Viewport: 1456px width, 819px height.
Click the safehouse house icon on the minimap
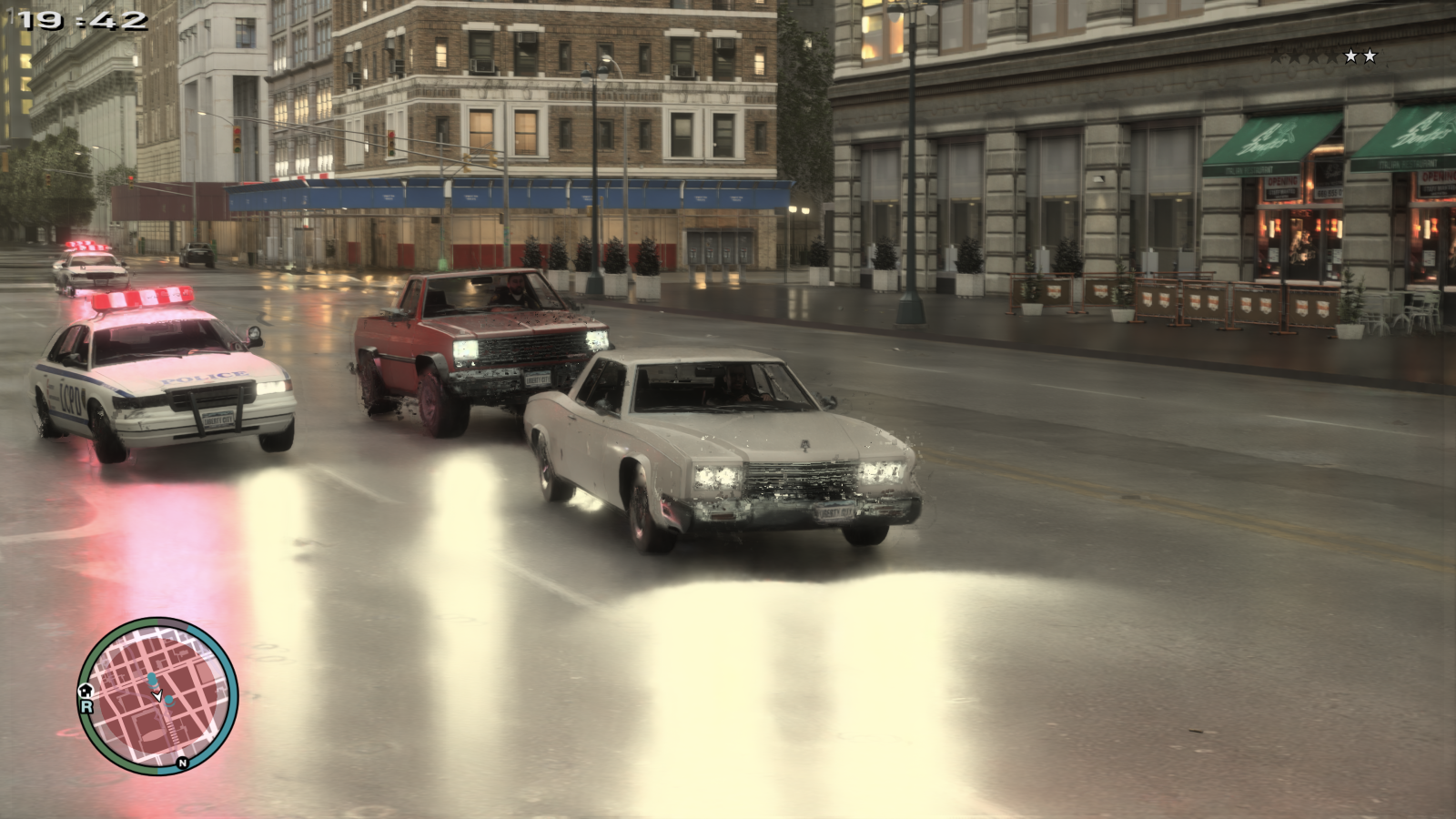(86, 690)
